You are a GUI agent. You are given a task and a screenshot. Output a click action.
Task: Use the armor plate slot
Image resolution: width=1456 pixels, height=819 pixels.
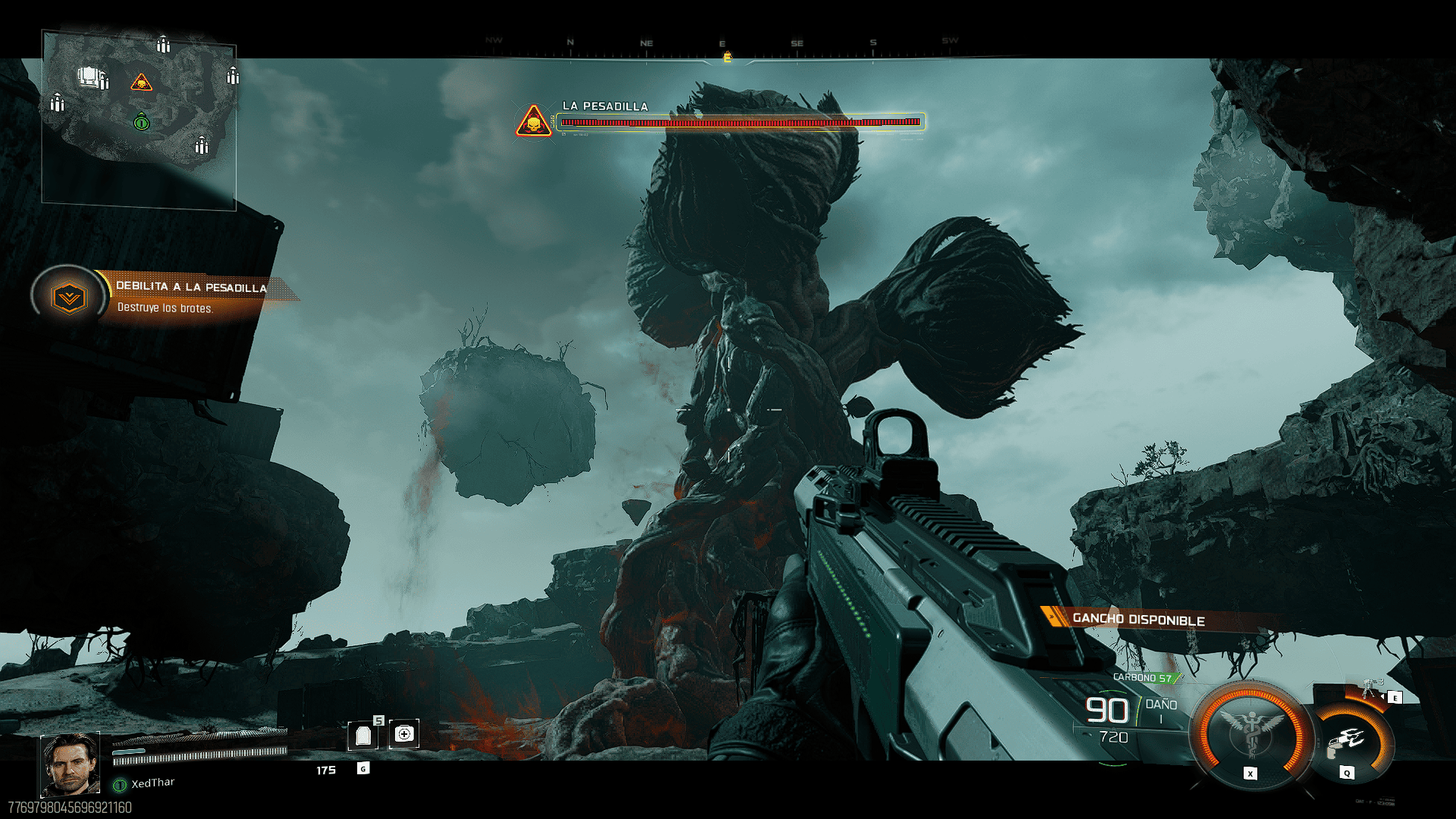pyautogui.click(x=363, y=735)
